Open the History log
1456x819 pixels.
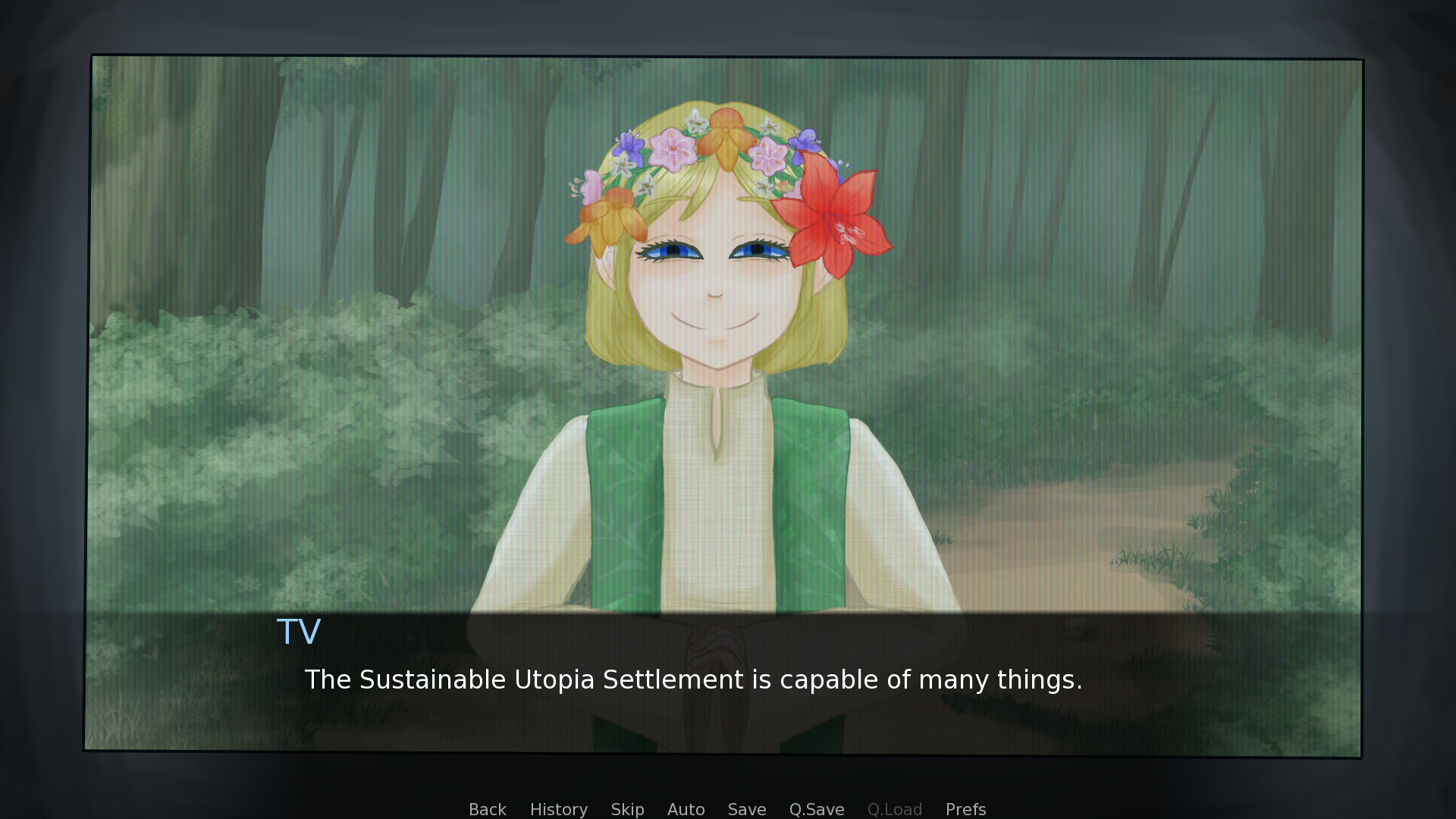click(x=558, y=809)
